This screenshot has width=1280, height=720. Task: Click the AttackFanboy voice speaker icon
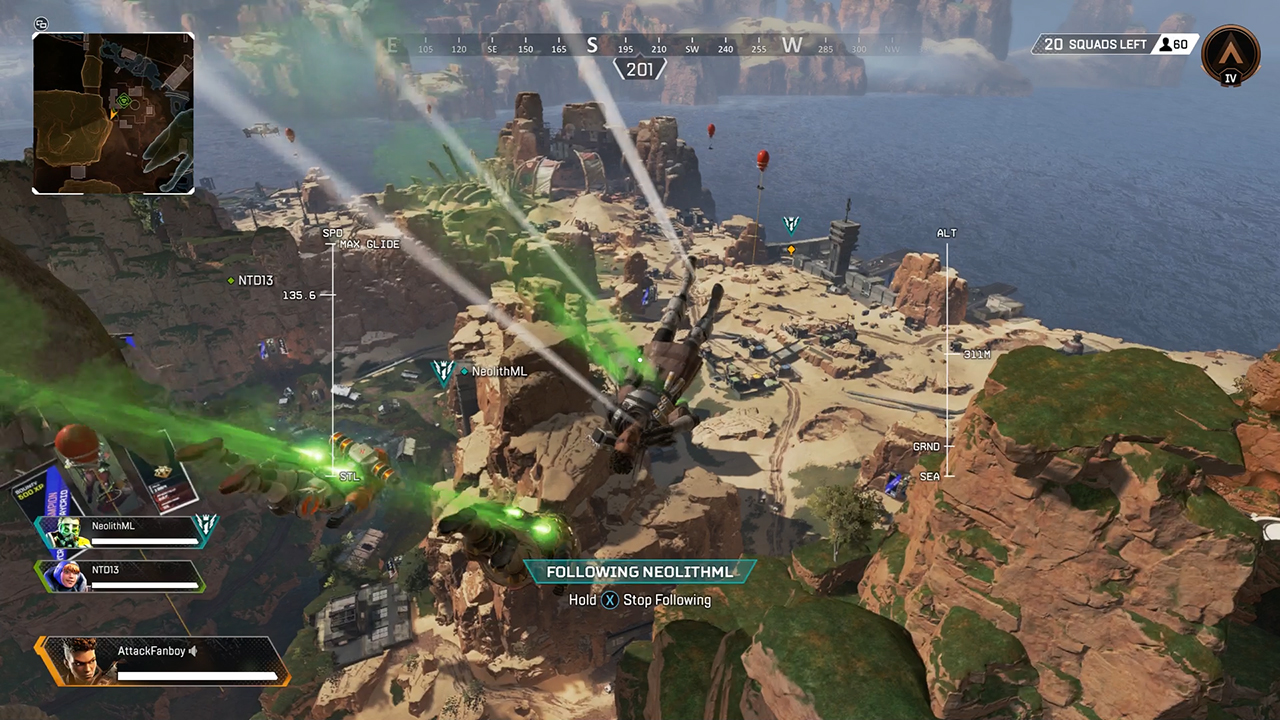[193, 651]
